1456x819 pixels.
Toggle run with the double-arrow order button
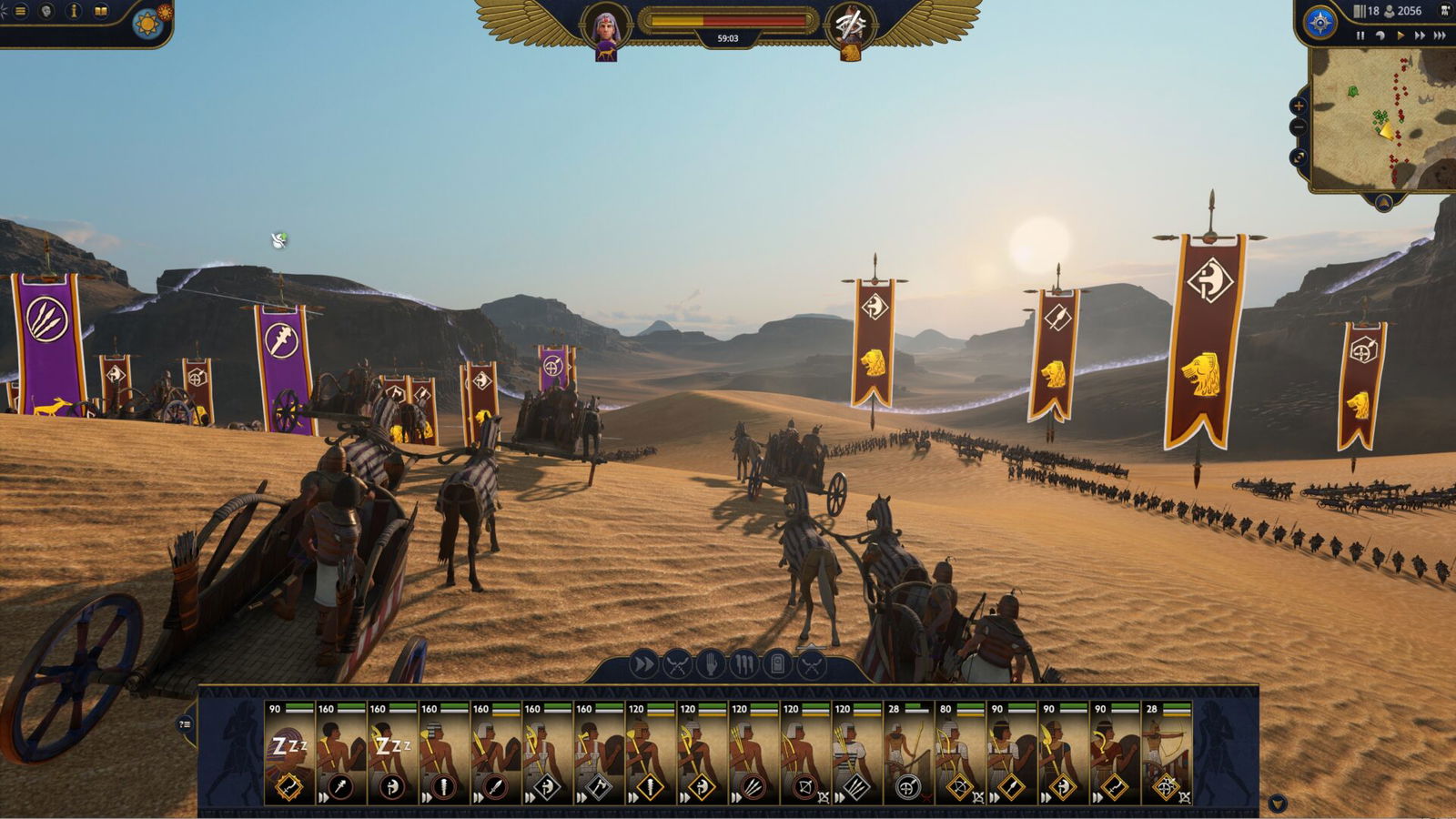click(643, 665)
